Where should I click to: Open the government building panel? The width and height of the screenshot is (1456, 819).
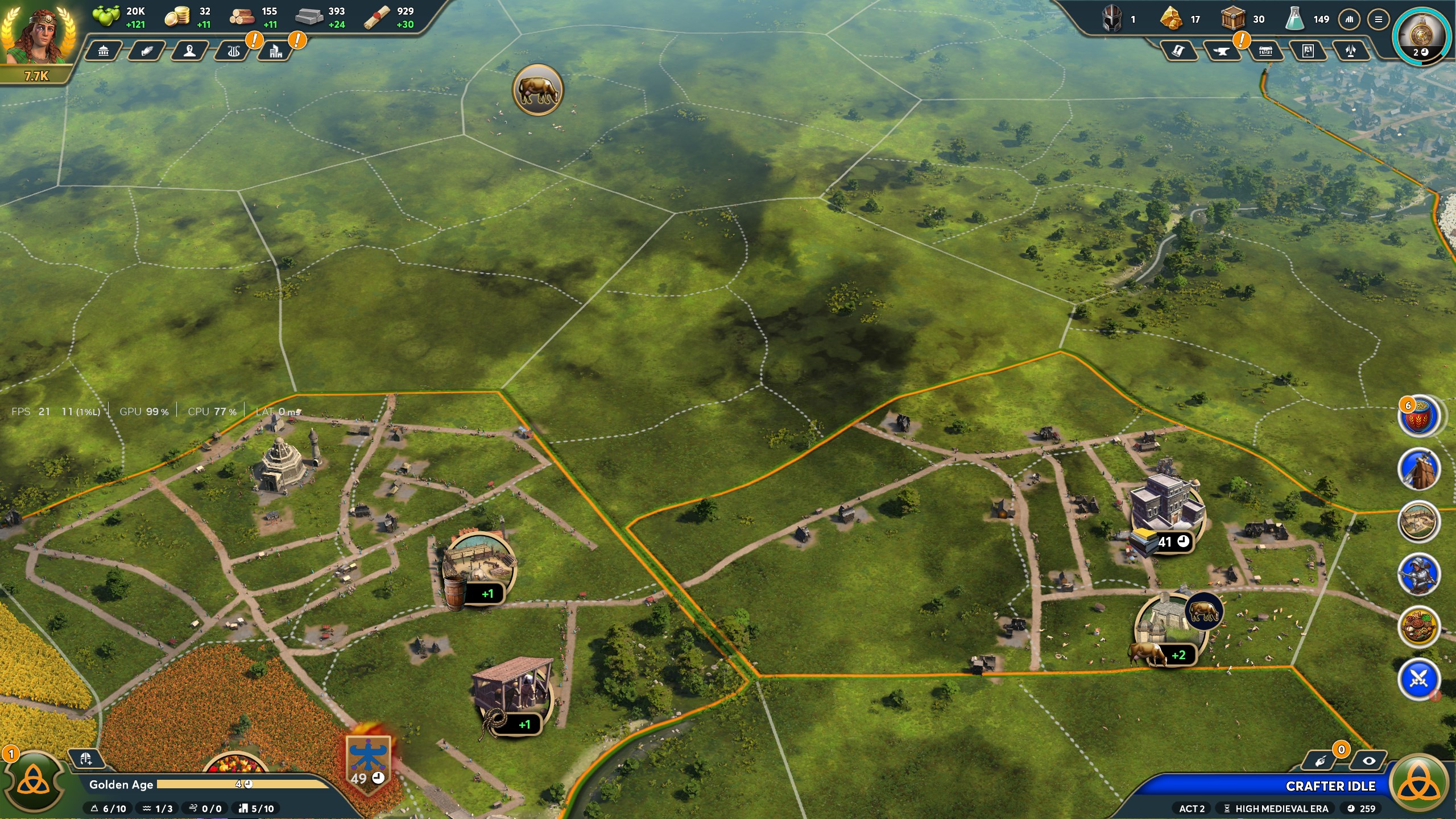coord(104,52)
